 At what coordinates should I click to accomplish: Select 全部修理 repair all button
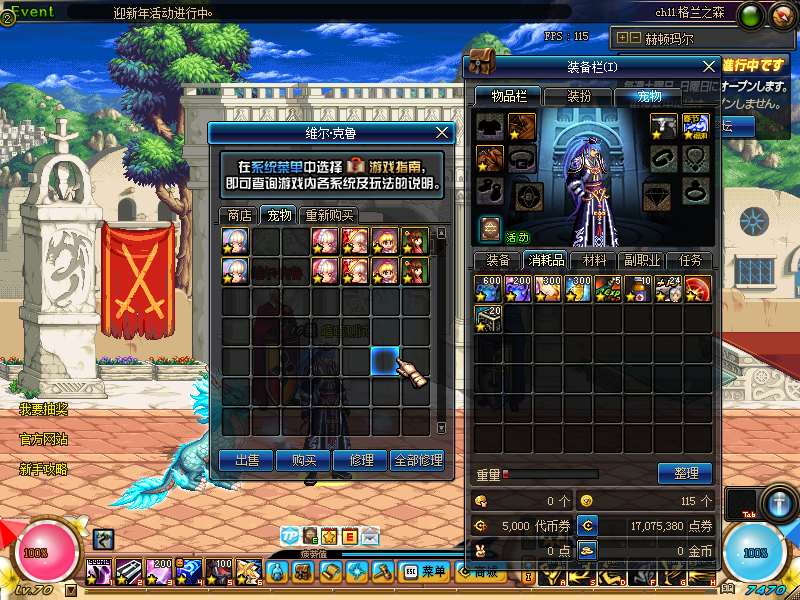click(419, 460)
